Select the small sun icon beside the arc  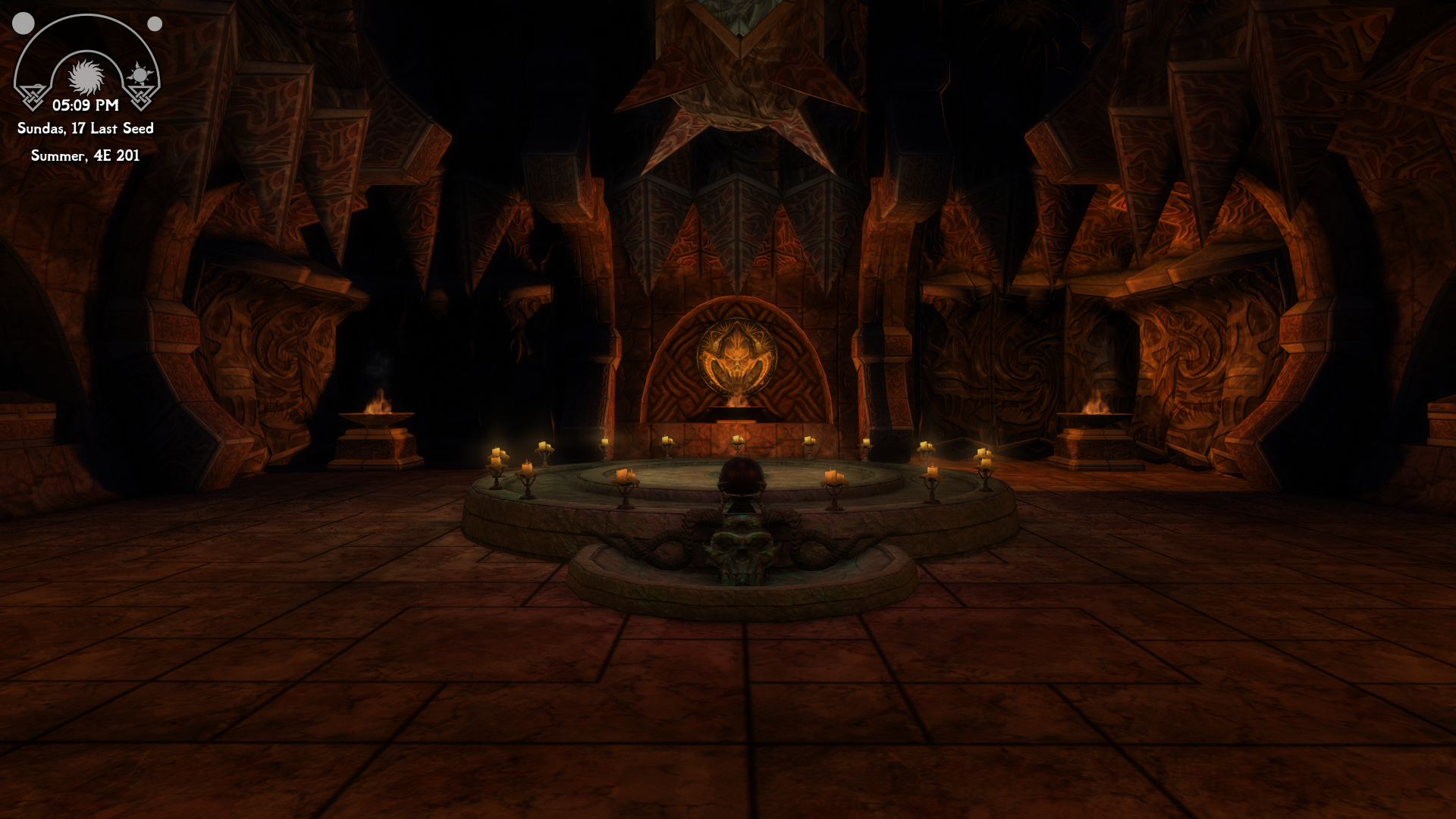tap(140, 73)
